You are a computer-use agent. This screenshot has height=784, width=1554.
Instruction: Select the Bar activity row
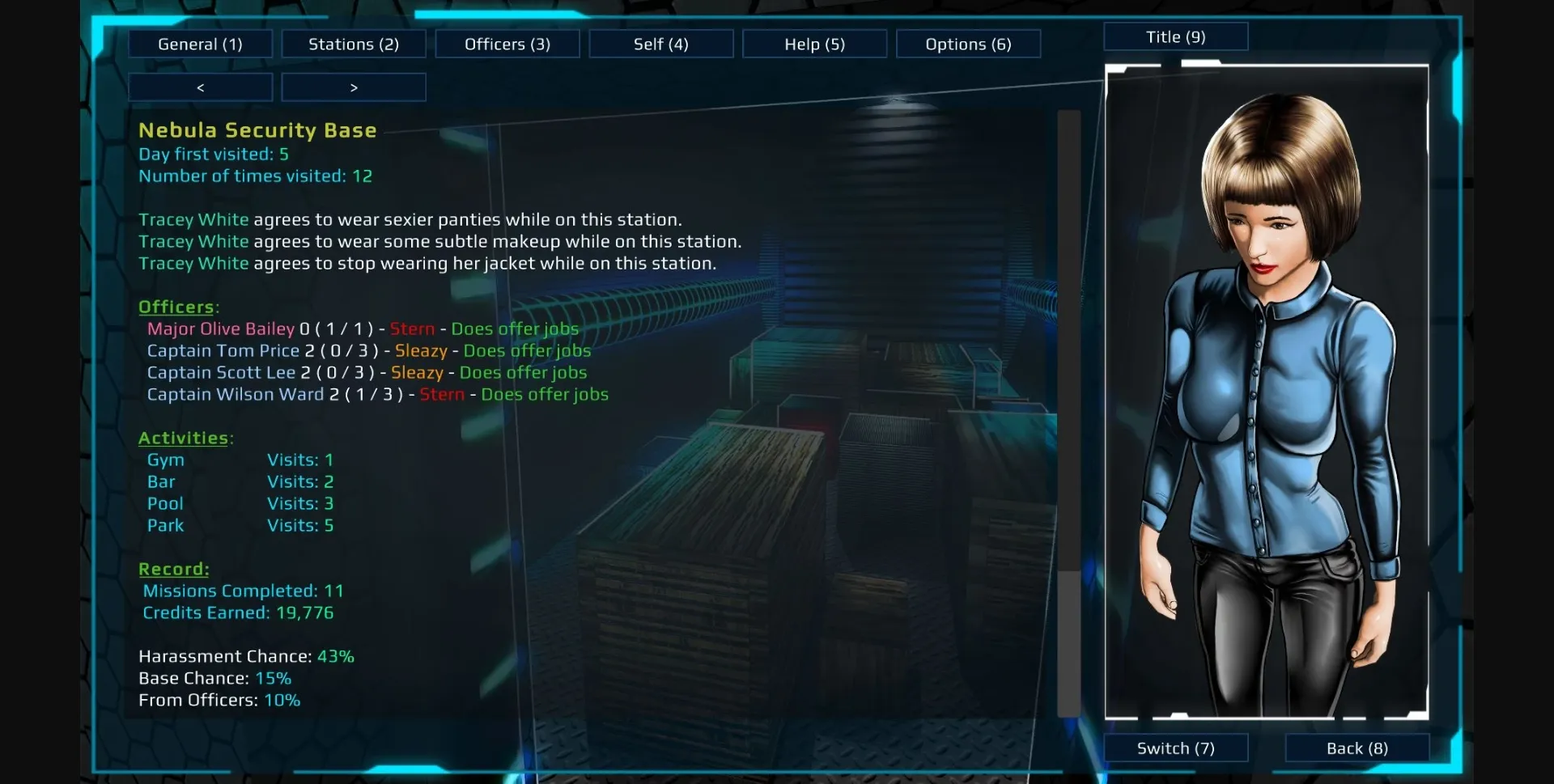click(161, 481)
